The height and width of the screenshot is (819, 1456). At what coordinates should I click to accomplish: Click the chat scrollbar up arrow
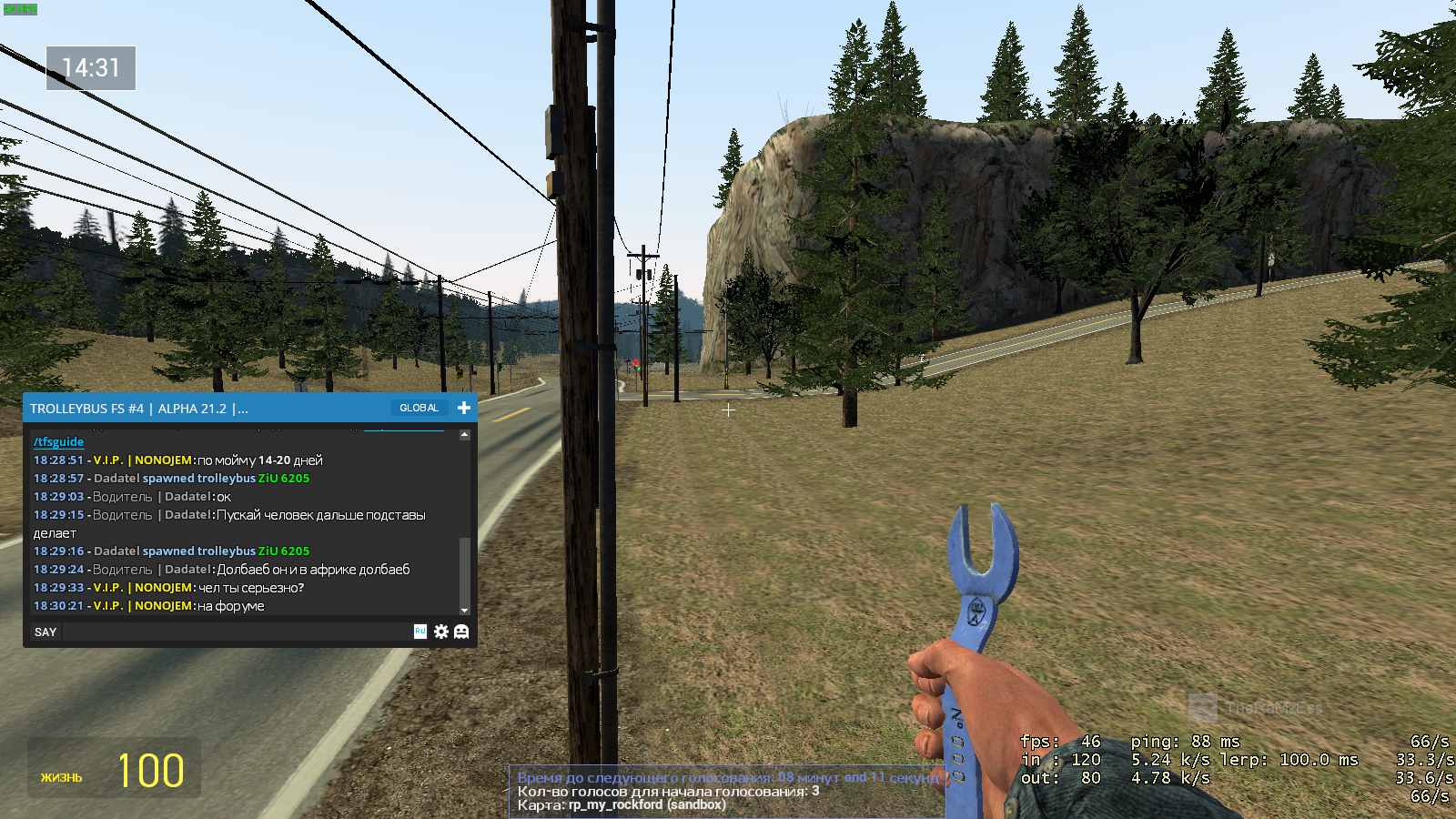[465, 435]
